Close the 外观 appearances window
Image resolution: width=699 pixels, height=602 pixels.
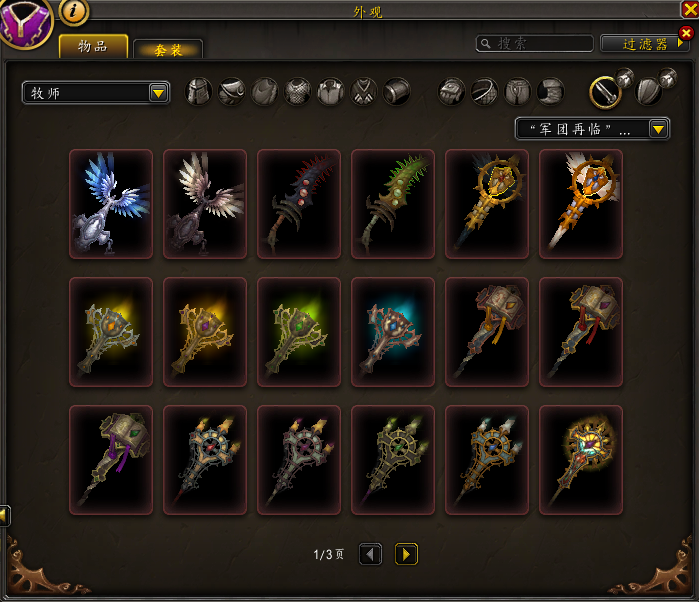click(x=689, y=10)
